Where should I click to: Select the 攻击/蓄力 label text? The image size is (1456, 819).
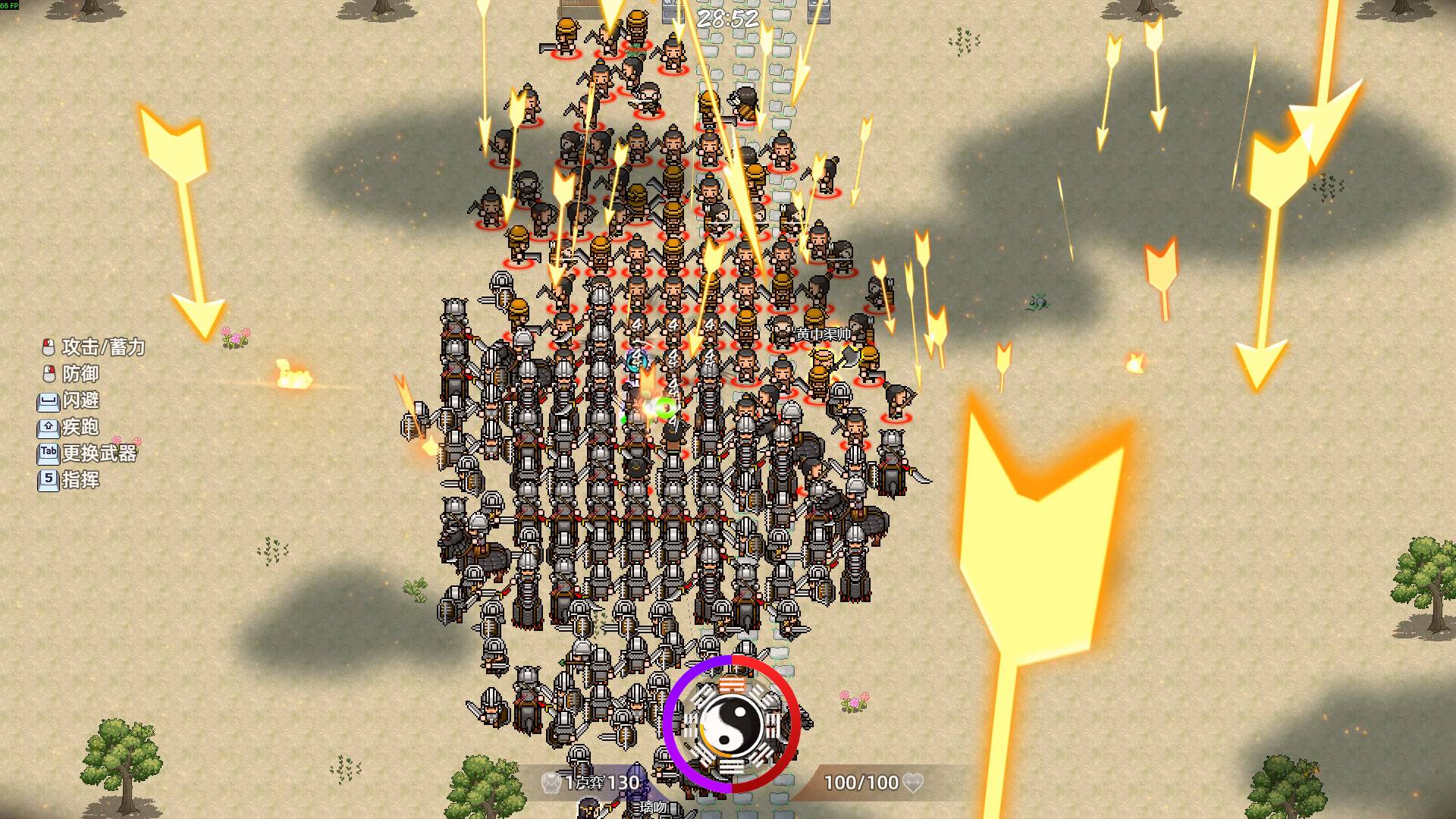(x=103, y=348)
